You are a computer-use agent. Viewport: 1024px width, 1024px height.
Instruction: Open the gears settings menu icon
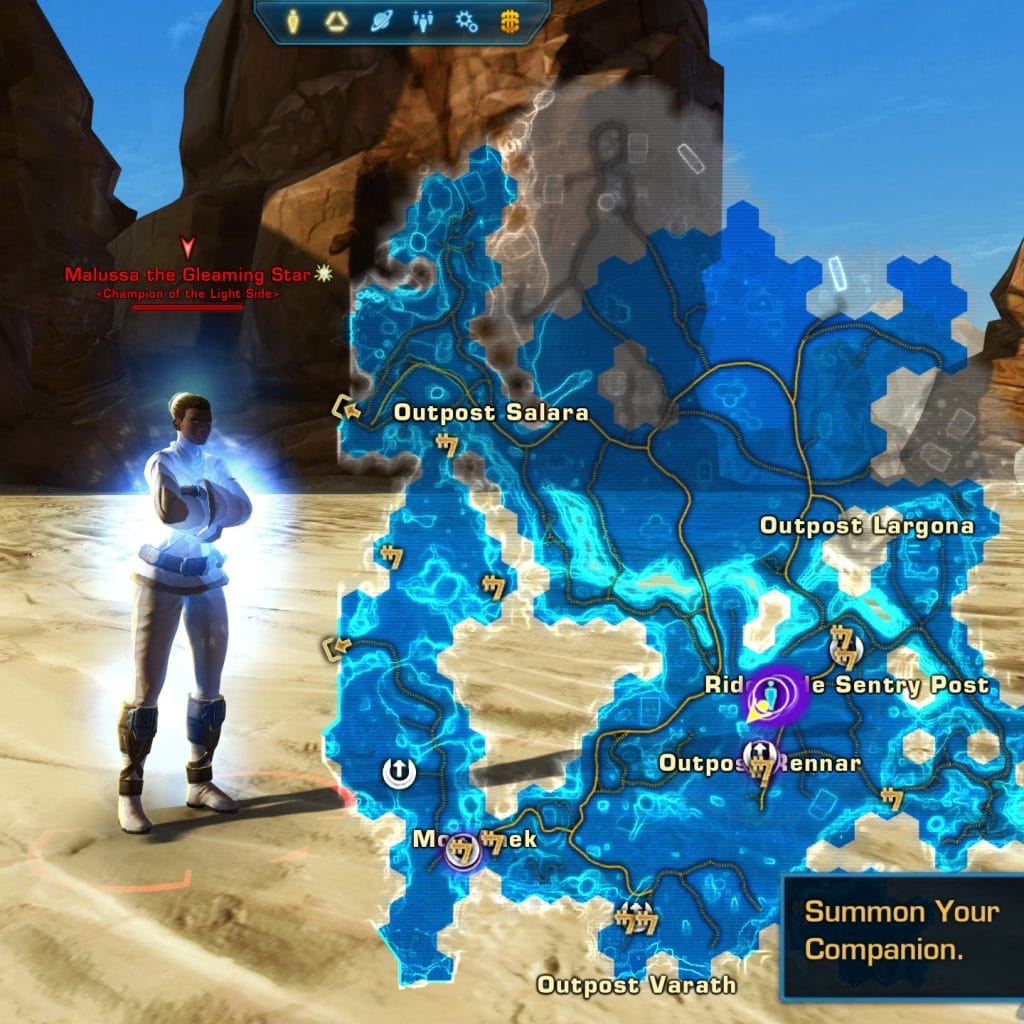pos(467,21)
